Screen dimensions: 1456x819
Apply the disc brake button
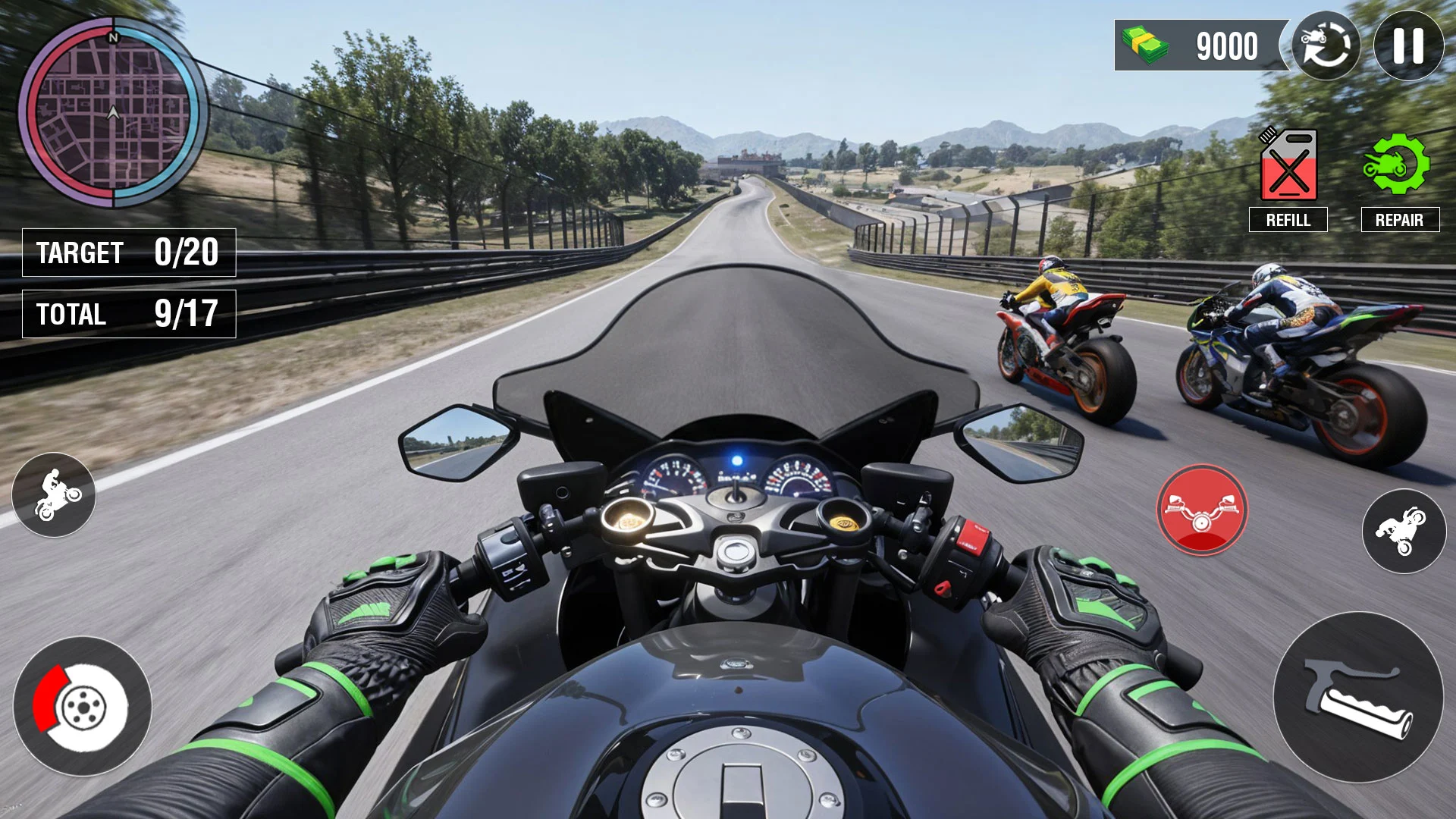[x=82, y=706]
